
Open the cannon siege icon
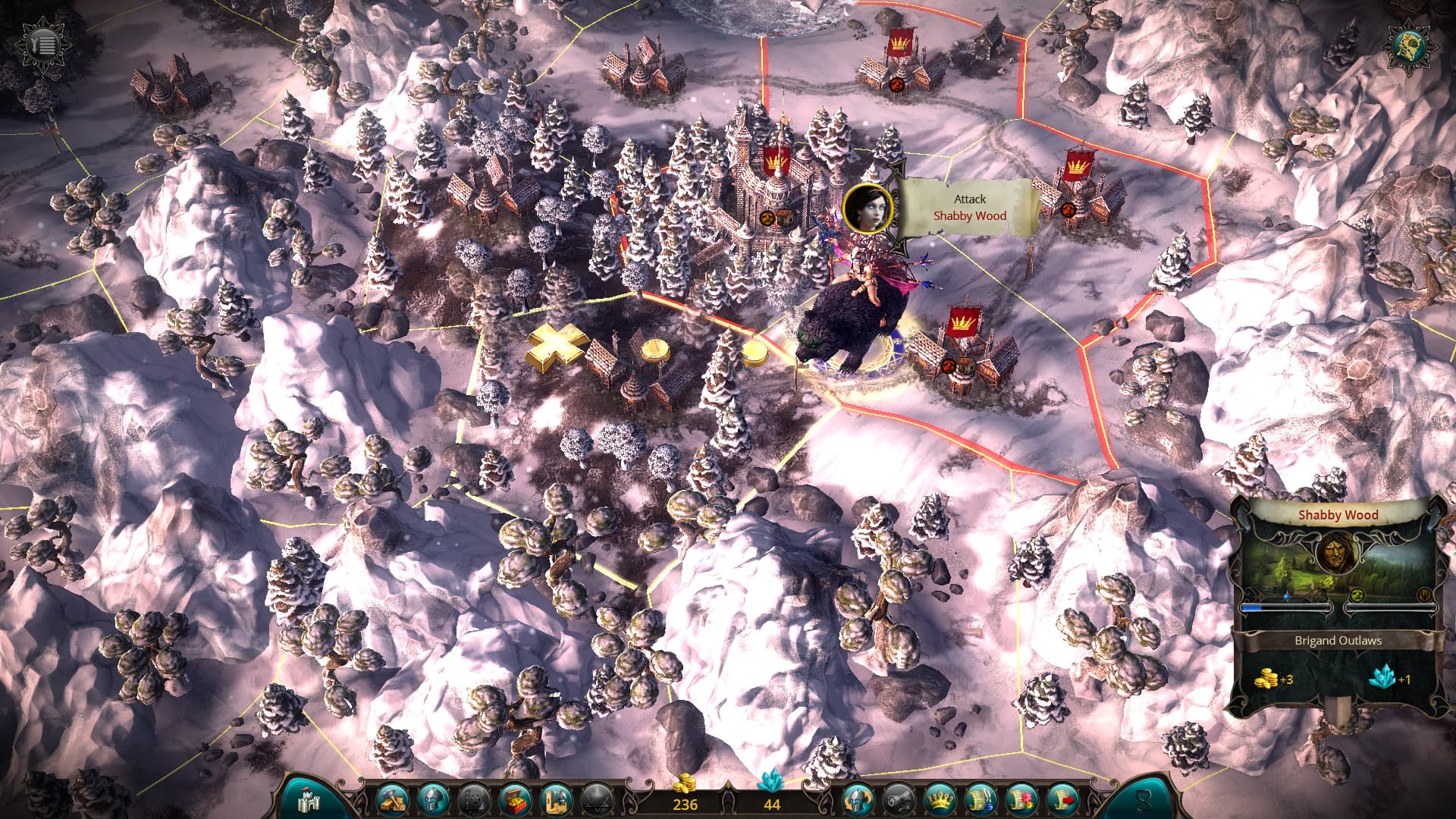pos(898,799)
